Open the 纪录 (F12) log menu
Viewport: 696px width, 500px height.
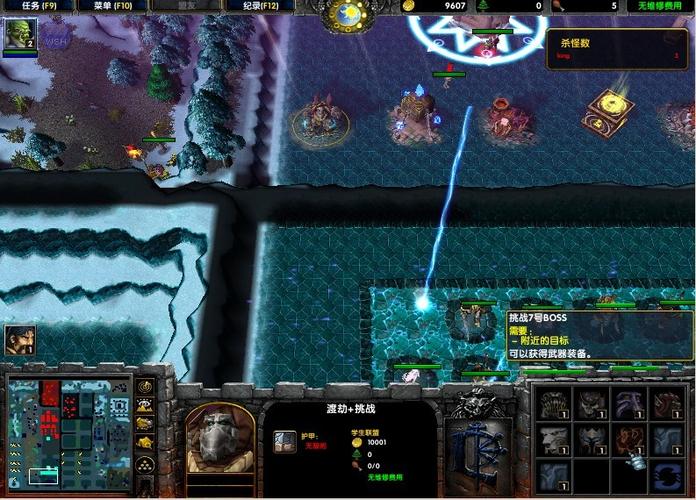click(x=265, y=6)
